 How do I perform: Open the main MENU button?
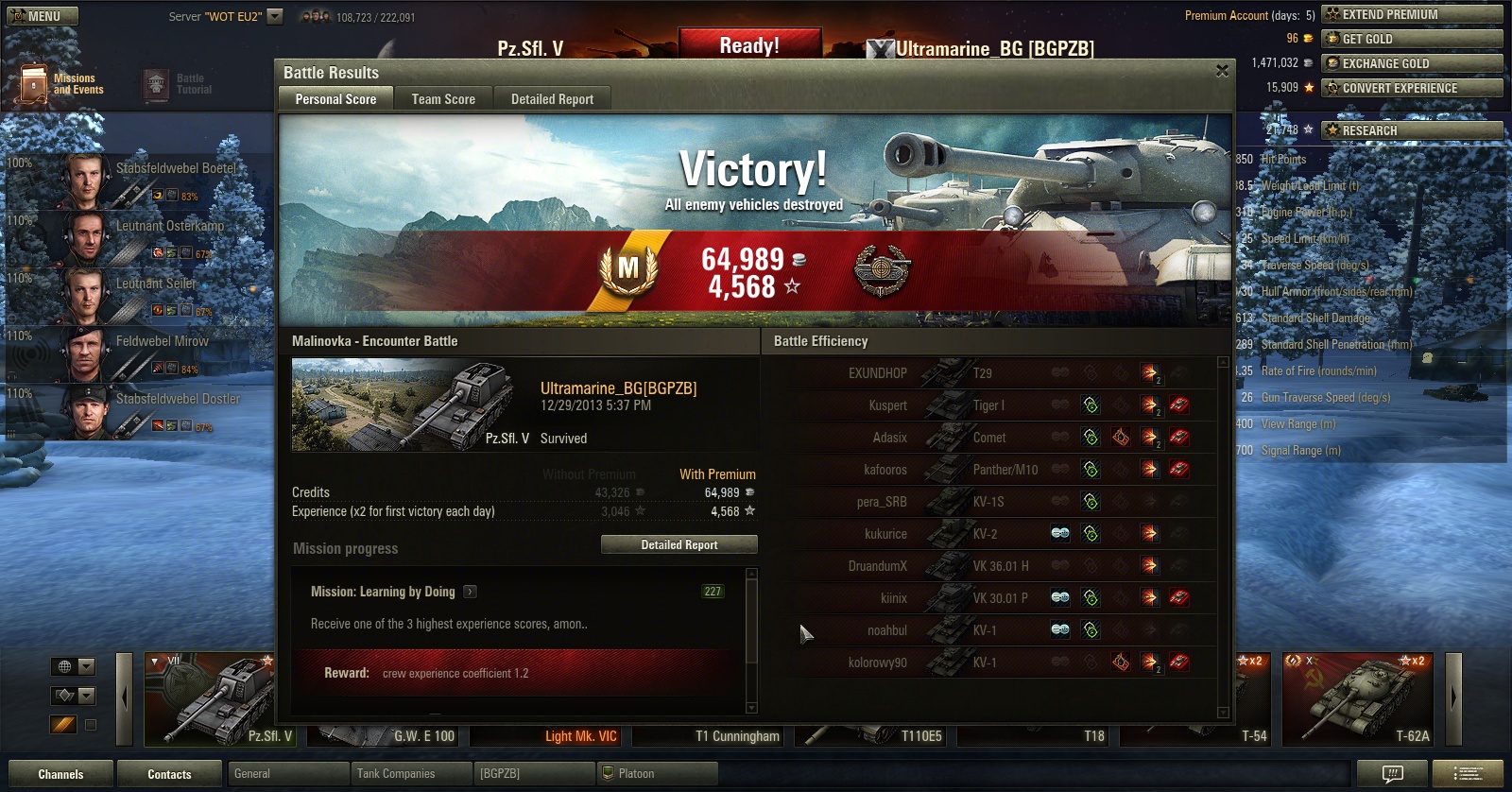pos(43,16)
